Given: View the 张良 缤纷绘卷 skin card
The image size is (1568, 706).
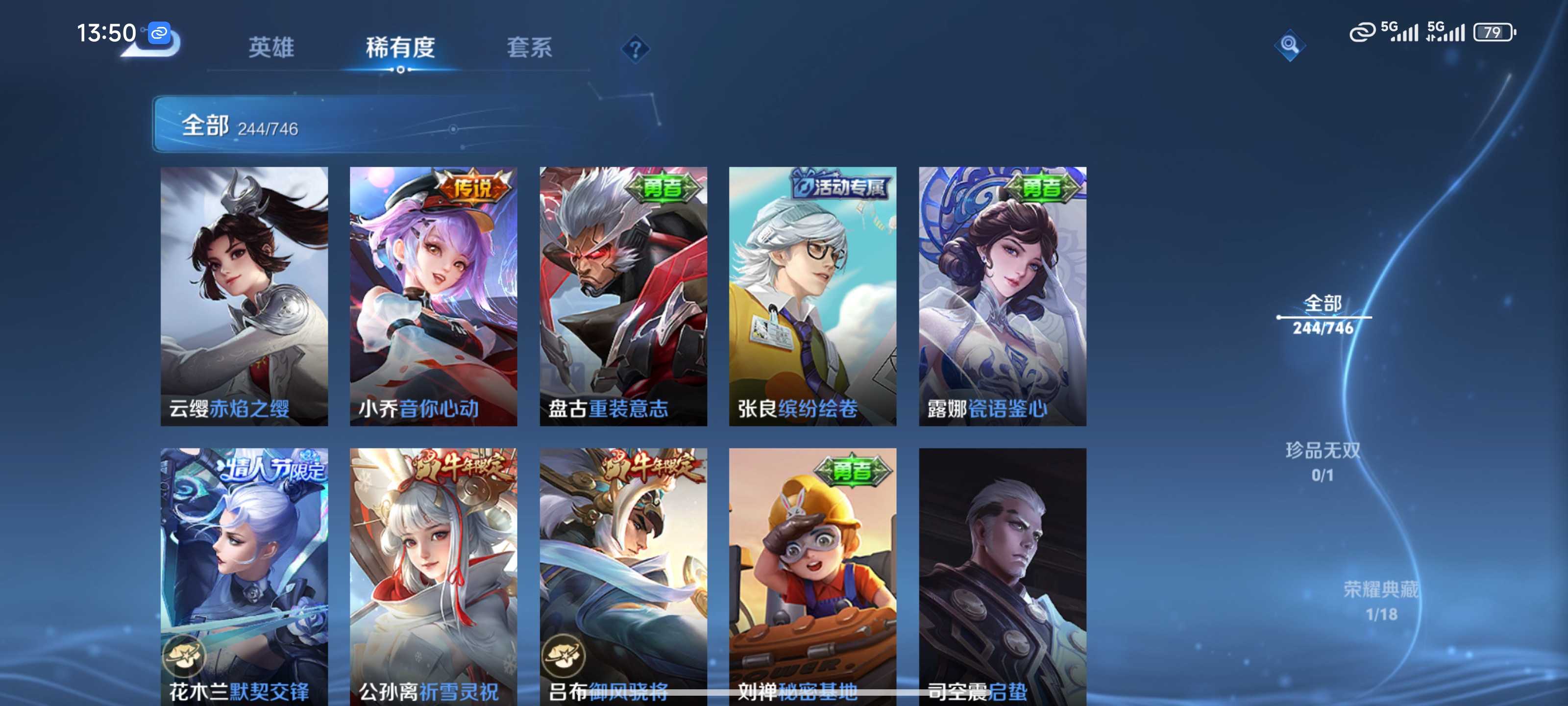Looking at the screenshot, I should click(x=812, y=296).
